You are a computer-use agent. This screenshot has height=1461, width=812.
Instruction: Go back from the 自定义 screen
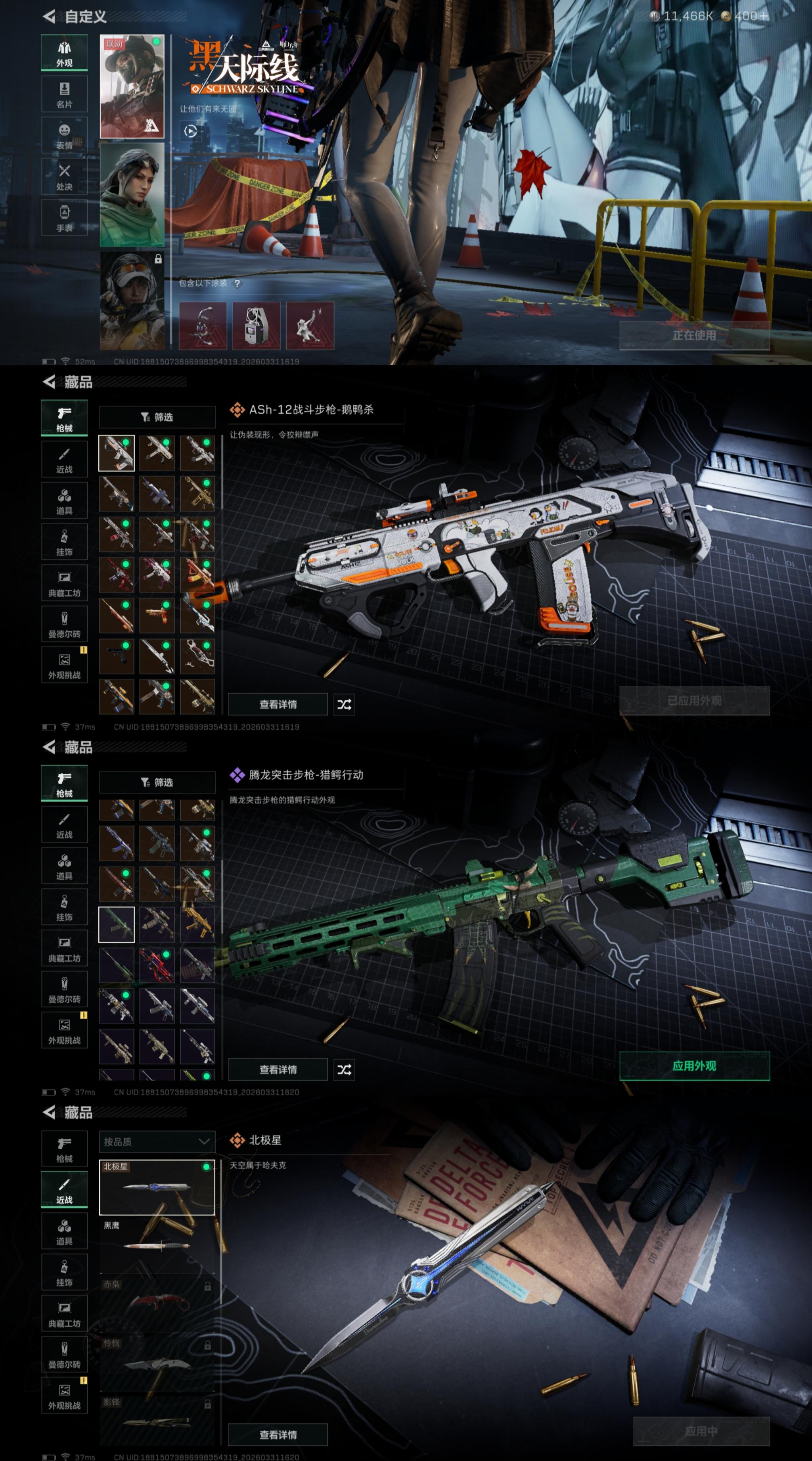49,16
